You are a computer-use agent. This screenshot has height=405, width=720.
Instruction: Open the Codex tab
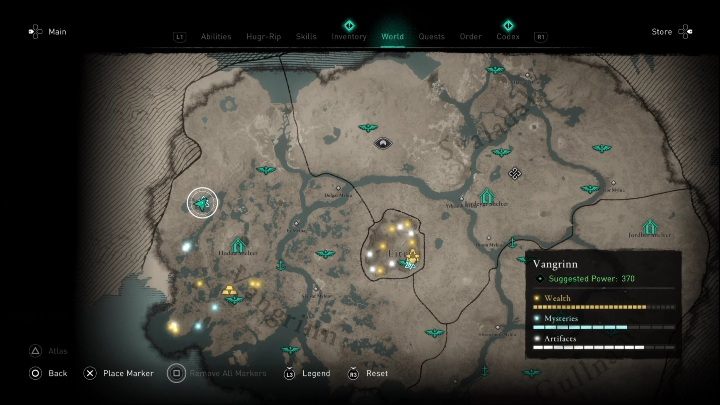(x=508, y=37)
